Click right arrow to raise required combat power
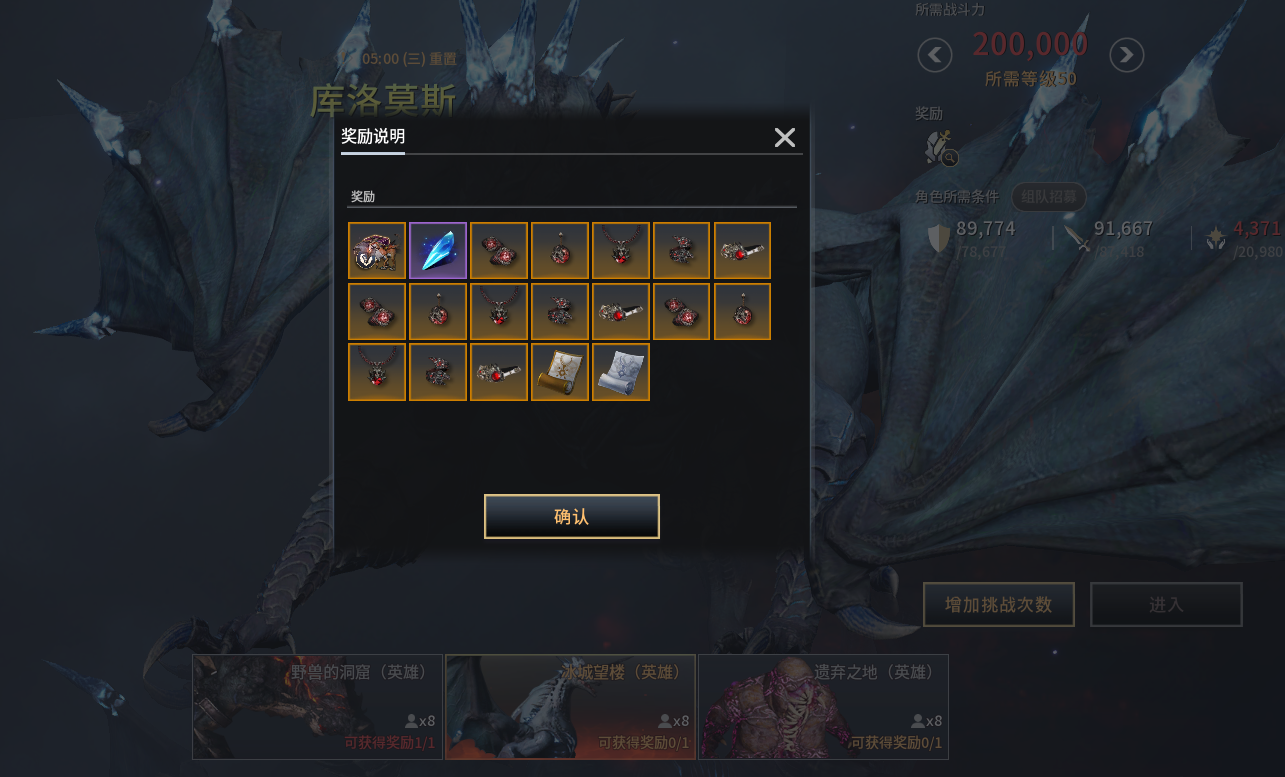The height and width of the screenshot is (777, 1285). (x=1126, y=55)
